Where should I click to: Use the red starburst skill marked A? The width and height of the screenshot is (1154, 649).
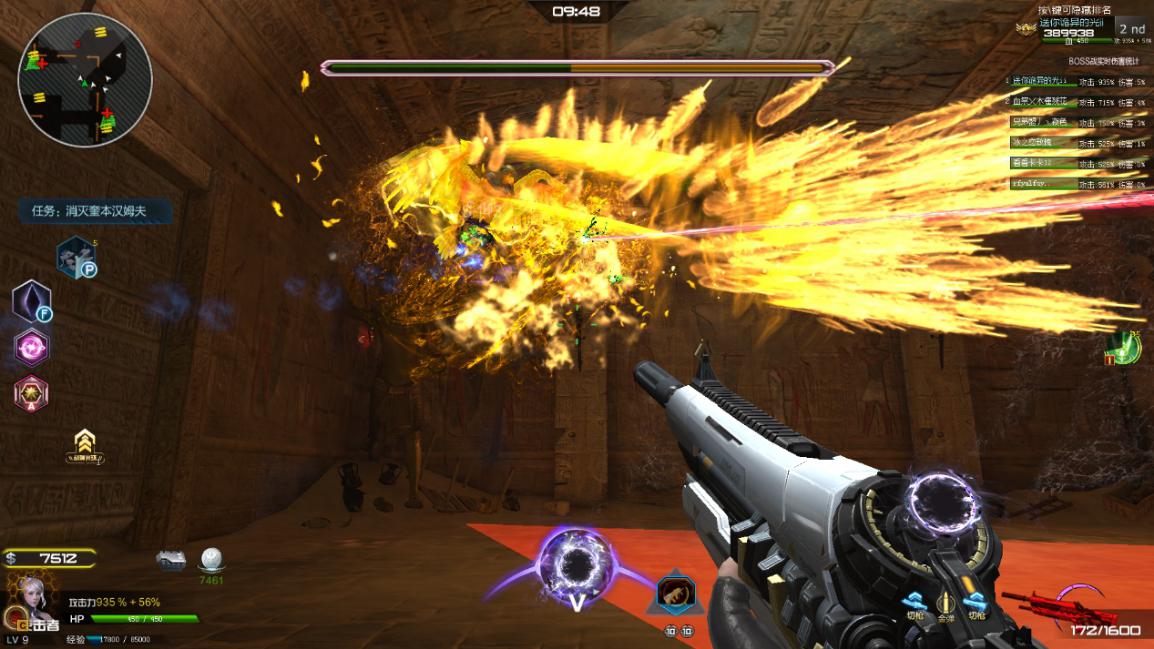click(31, 393)
